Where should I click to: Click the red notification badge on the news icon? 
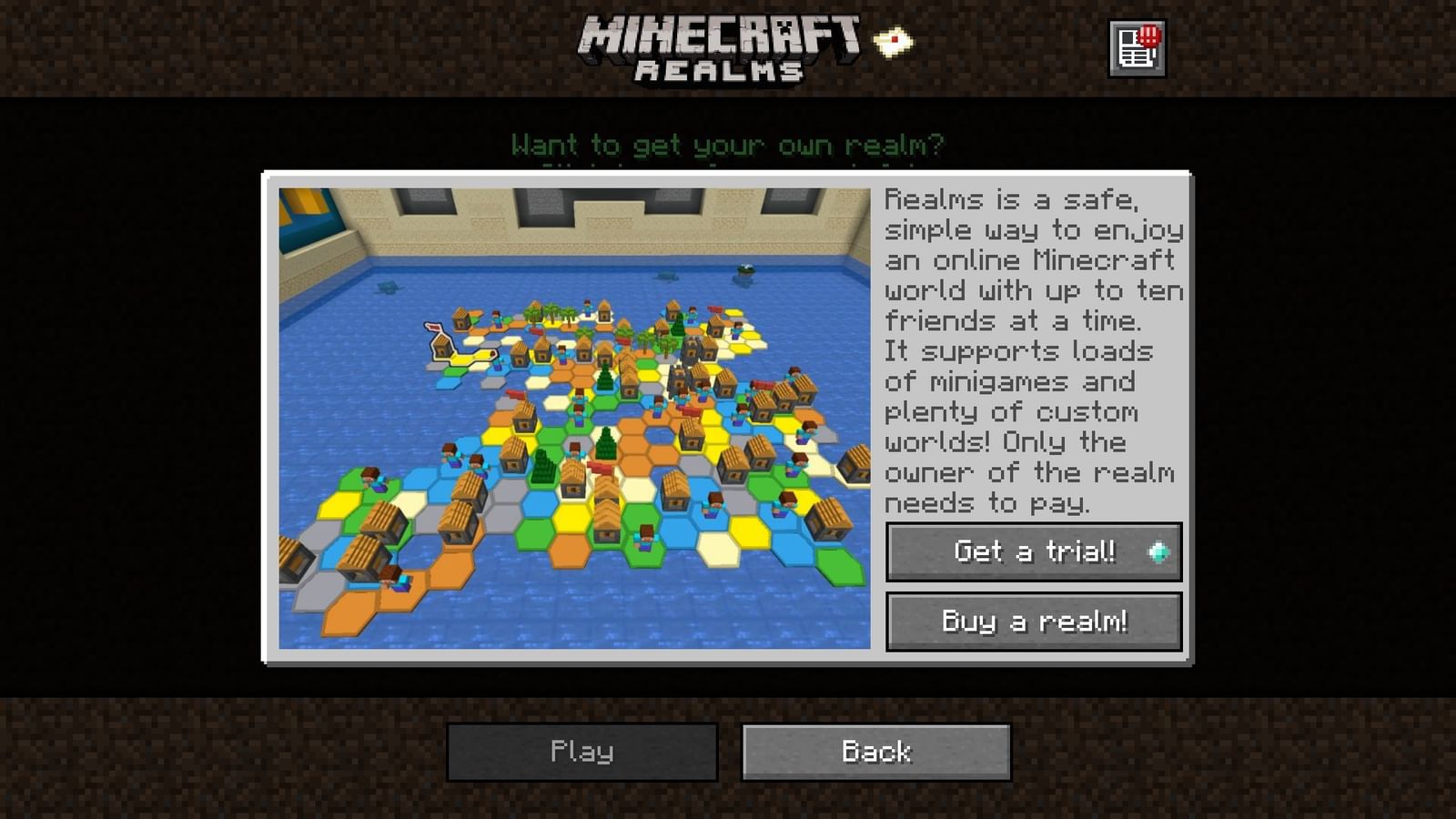[x=1148, y=35]
